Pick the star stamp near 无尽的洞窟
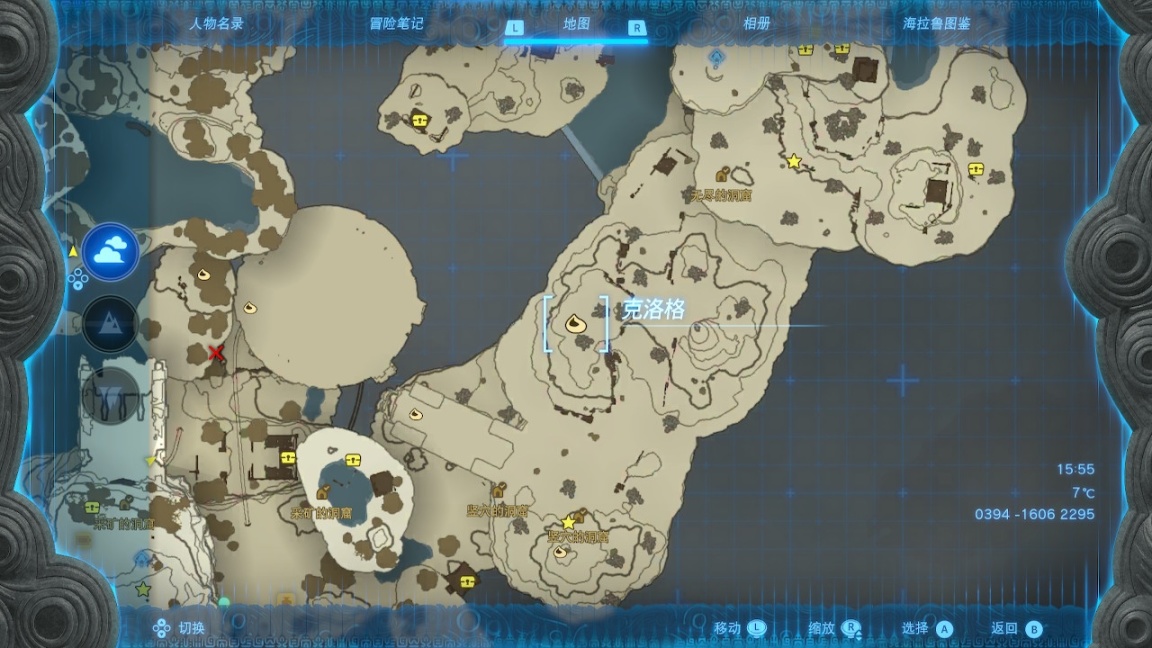Screen dimensions: 1152x648 click(x=794, y=161)
